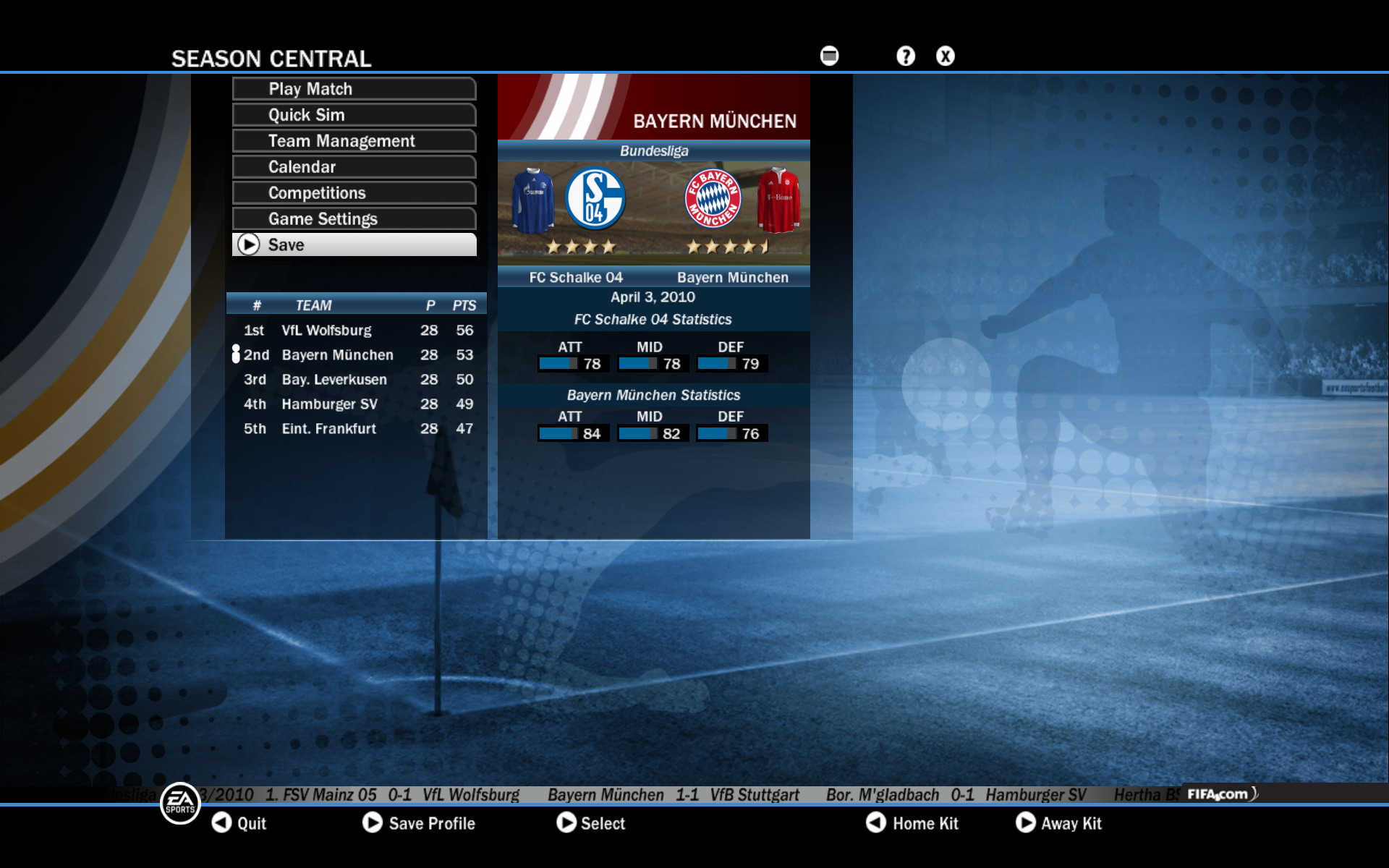Image resolution: width=1389 pixels, height=868 pixels.
Task: Click the highlighted Save entry
Action: pyautogui.click(x=354, y=245)
